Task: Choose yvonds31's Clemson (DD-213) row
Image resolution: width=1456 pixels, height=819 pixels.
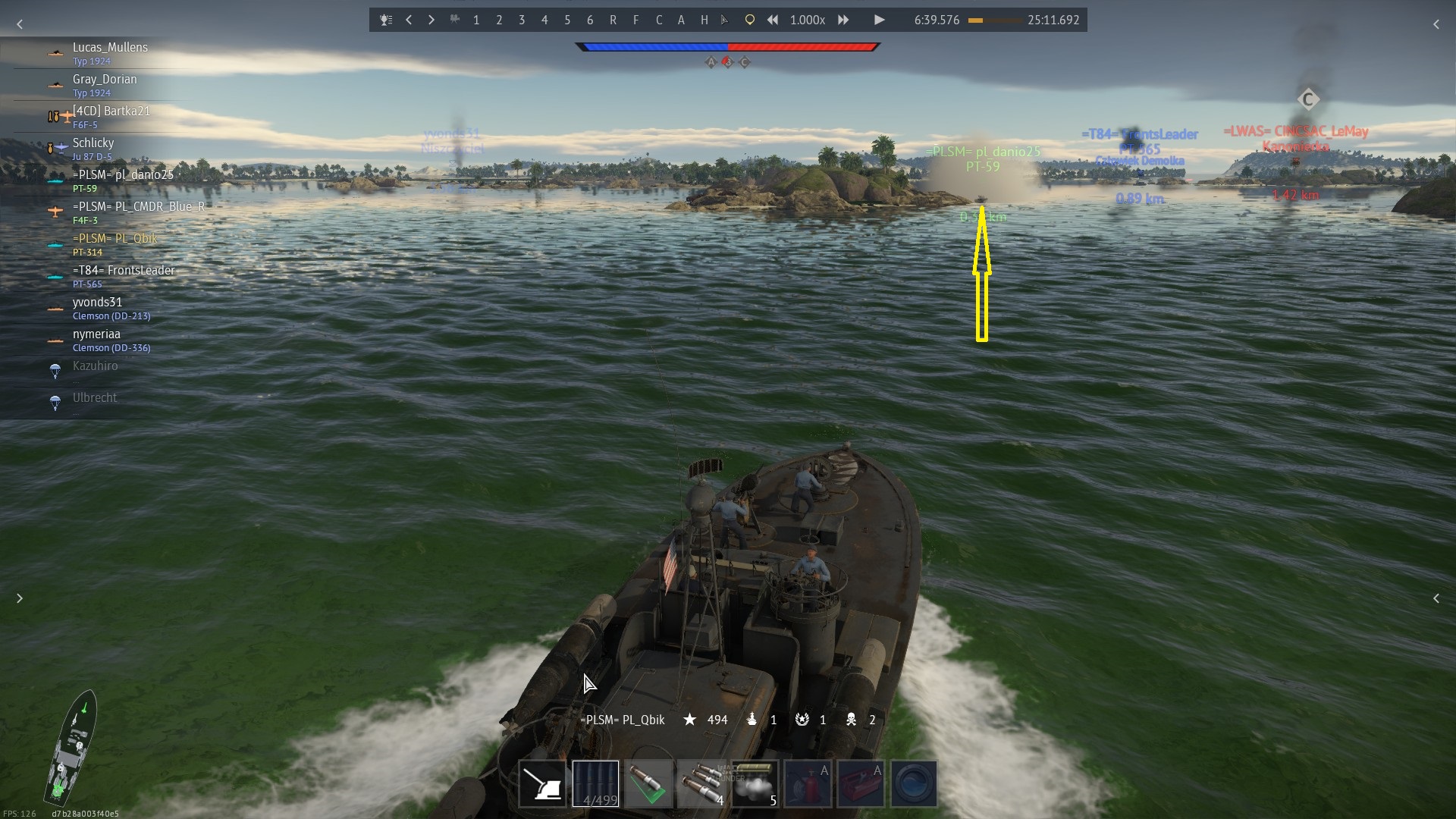Action: coord(111,307)
